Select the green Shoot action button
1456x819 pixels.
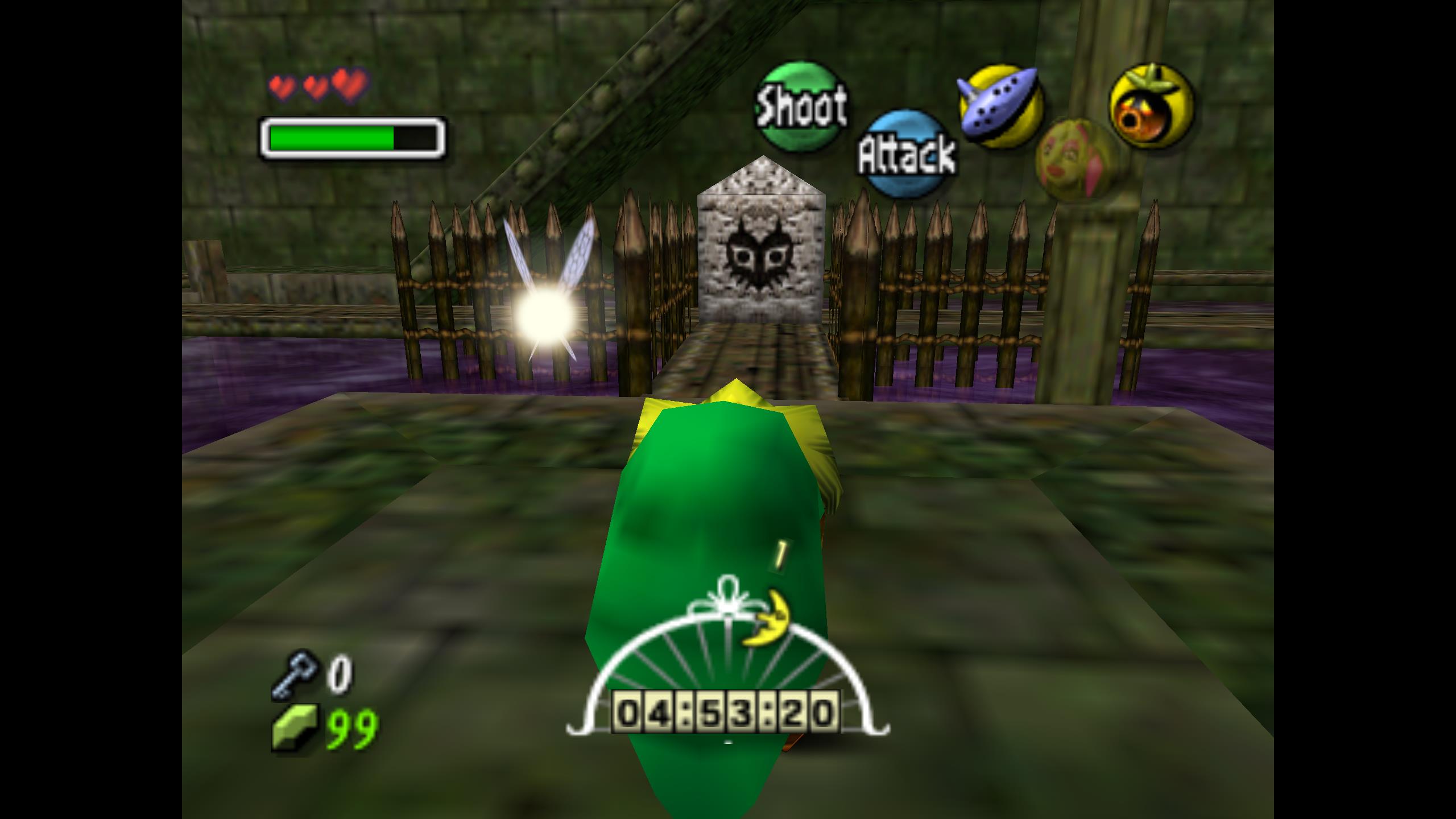pos(801,106)
